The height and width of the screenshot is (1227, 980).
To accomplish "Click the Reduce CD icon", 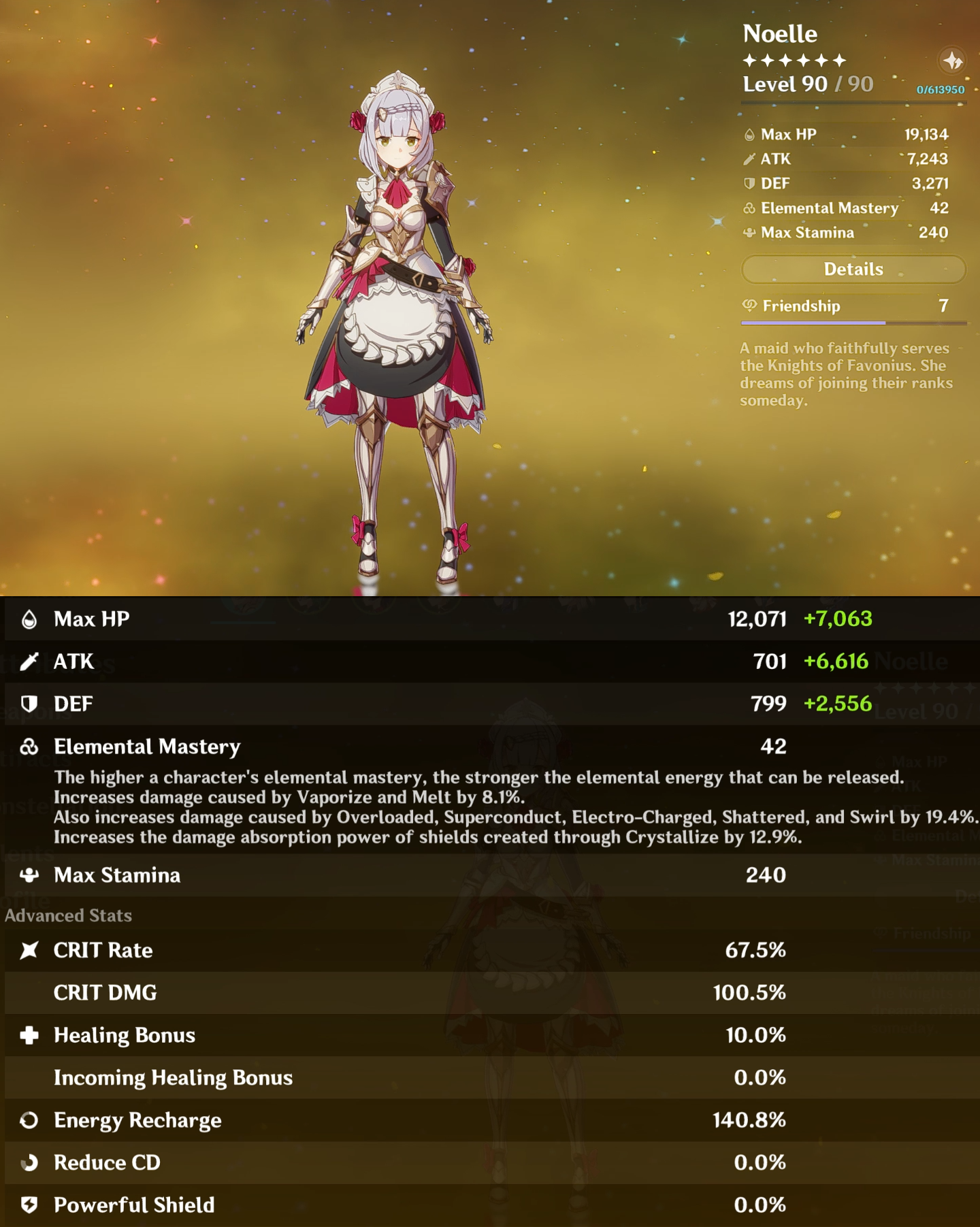I will coord(29,1162).
